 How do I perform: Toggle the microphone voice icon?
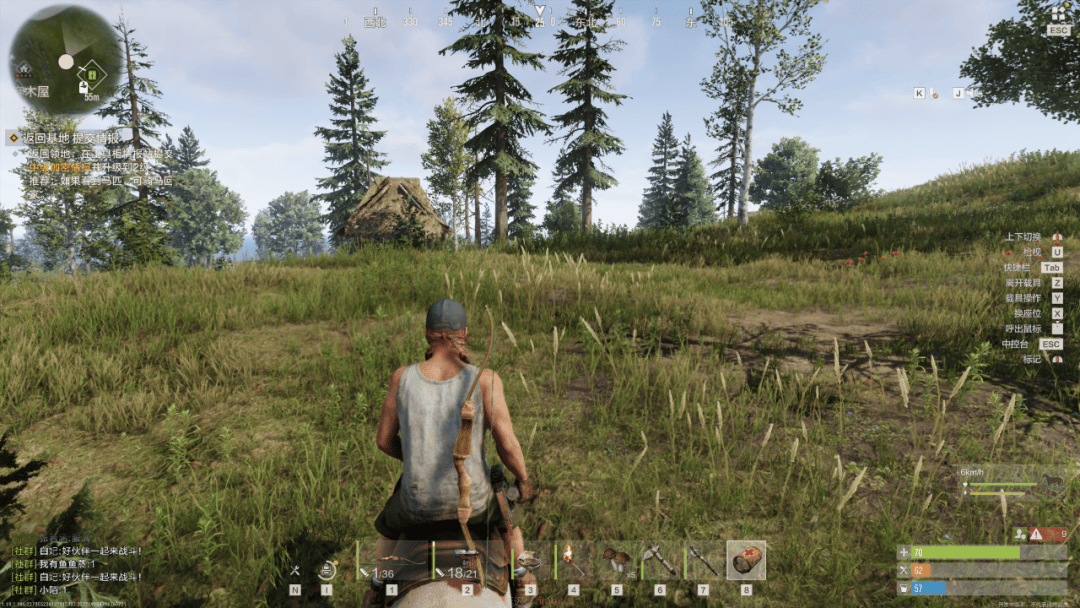click(x=934, y=94)
